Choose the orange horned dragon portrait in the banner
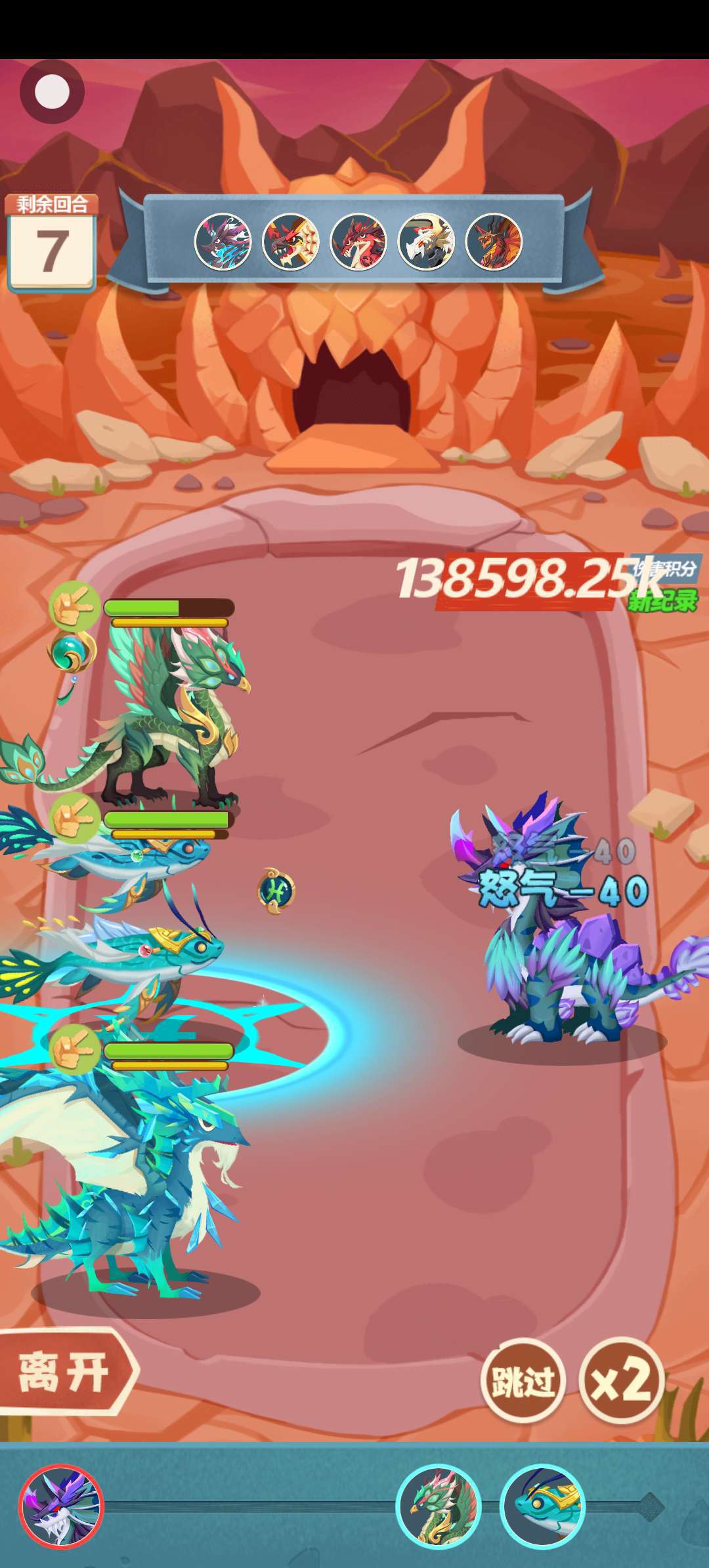 click(x=494, y=242)
